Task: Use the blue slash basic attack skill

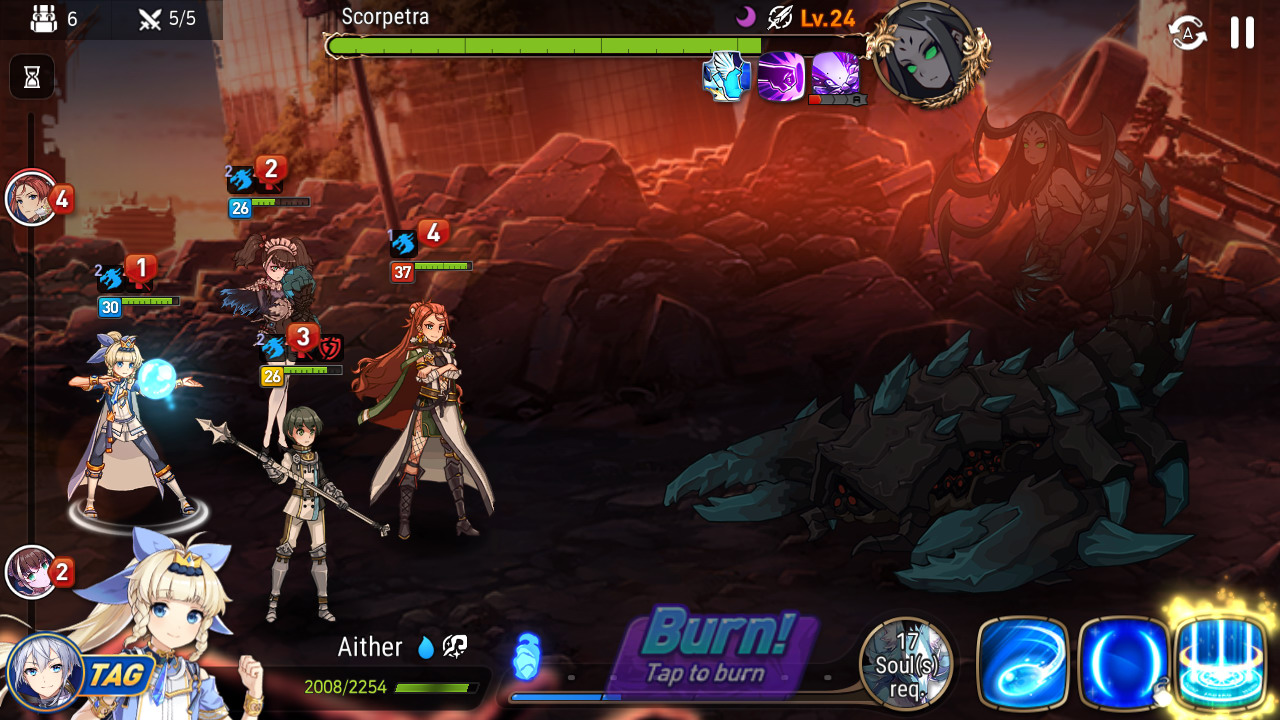Action: pyautogui.click(x=1022, y=663)
